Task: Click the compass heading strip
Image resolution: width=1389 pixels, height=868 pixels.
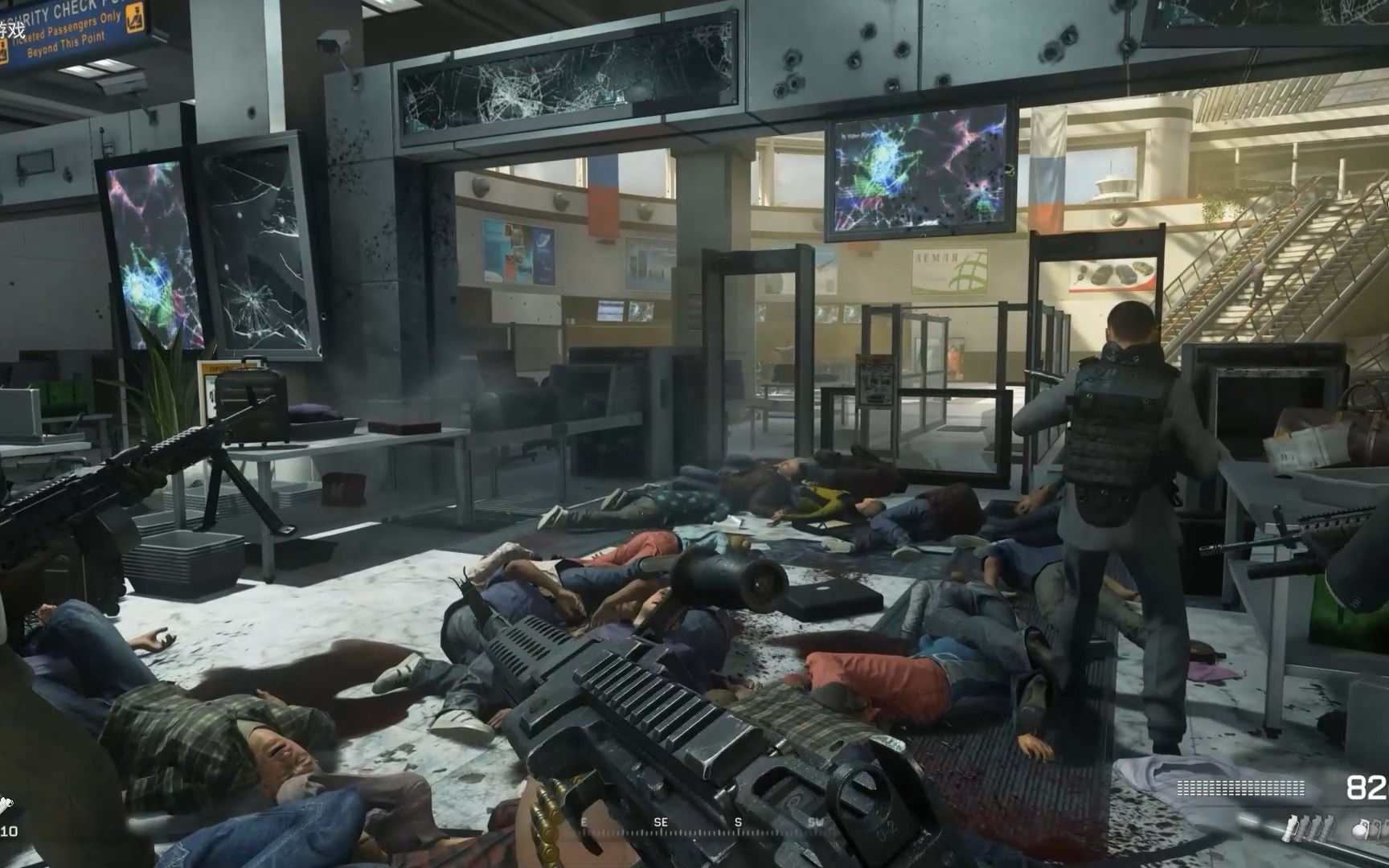Action: (699, 823)
